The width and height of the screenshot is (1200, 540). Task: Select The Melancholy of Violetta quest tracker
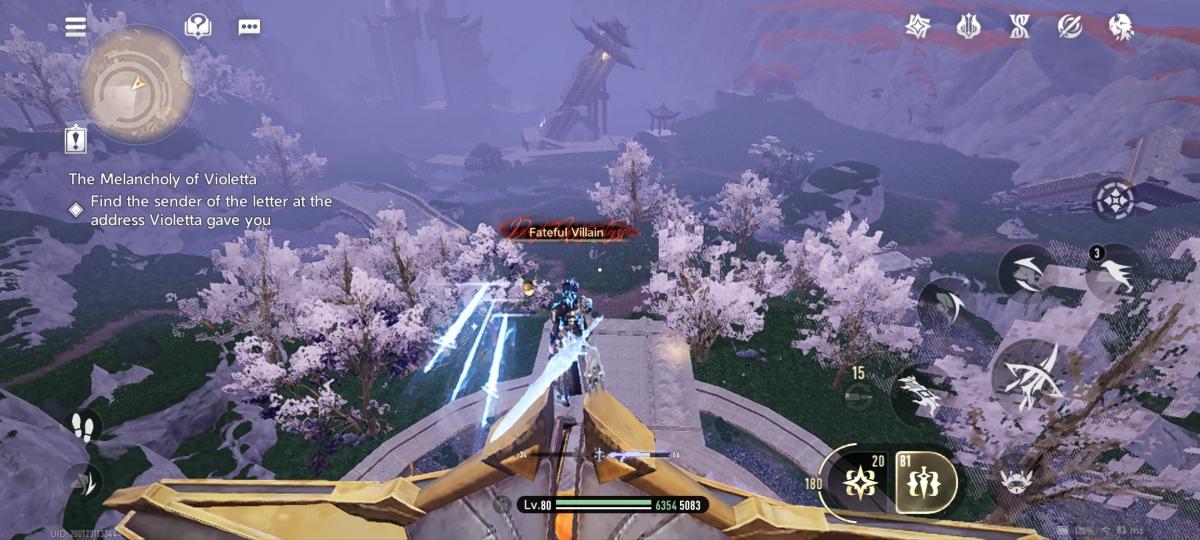(x=163, y=179)
